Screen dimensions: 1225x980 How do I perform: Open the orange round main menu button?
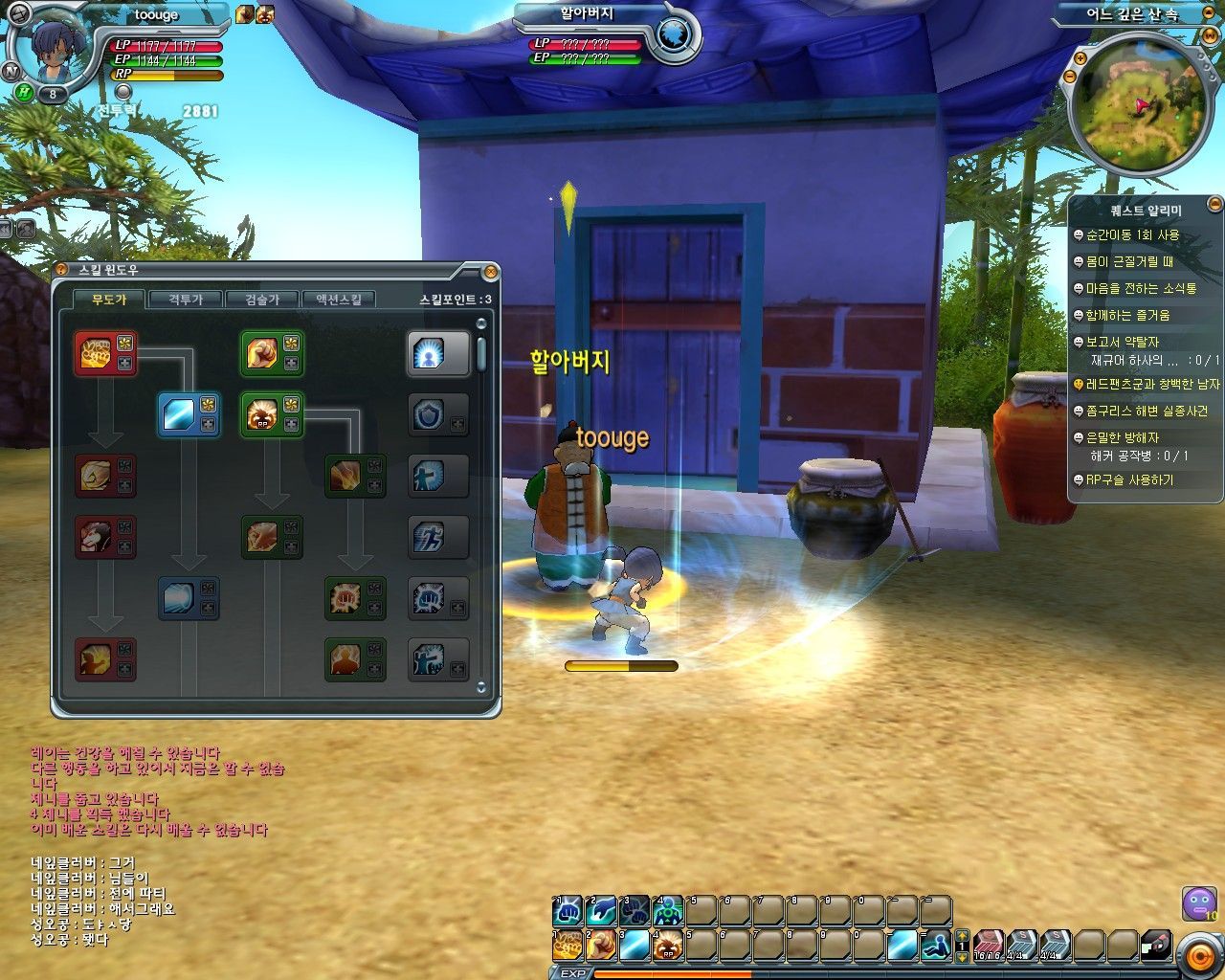tap(1197, 954)
